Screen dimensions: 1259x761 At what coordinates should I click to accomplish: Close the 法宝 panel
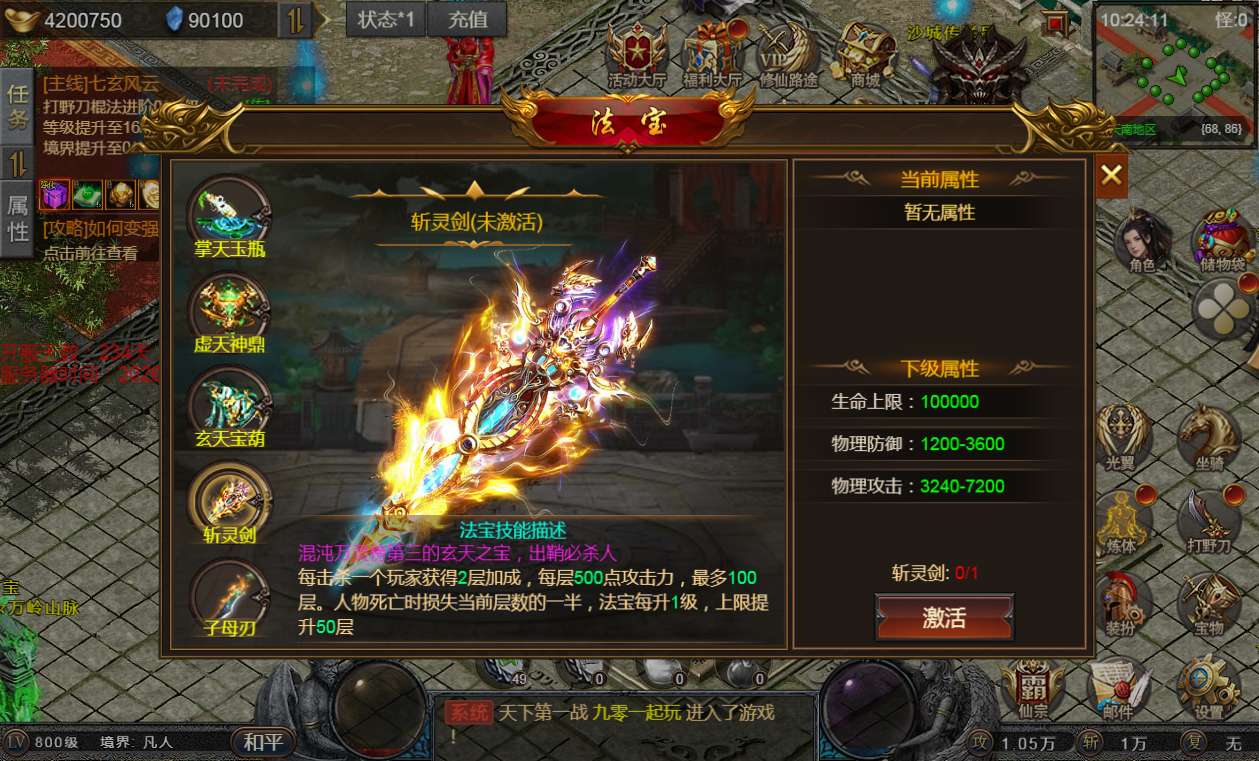point(1111,177)
